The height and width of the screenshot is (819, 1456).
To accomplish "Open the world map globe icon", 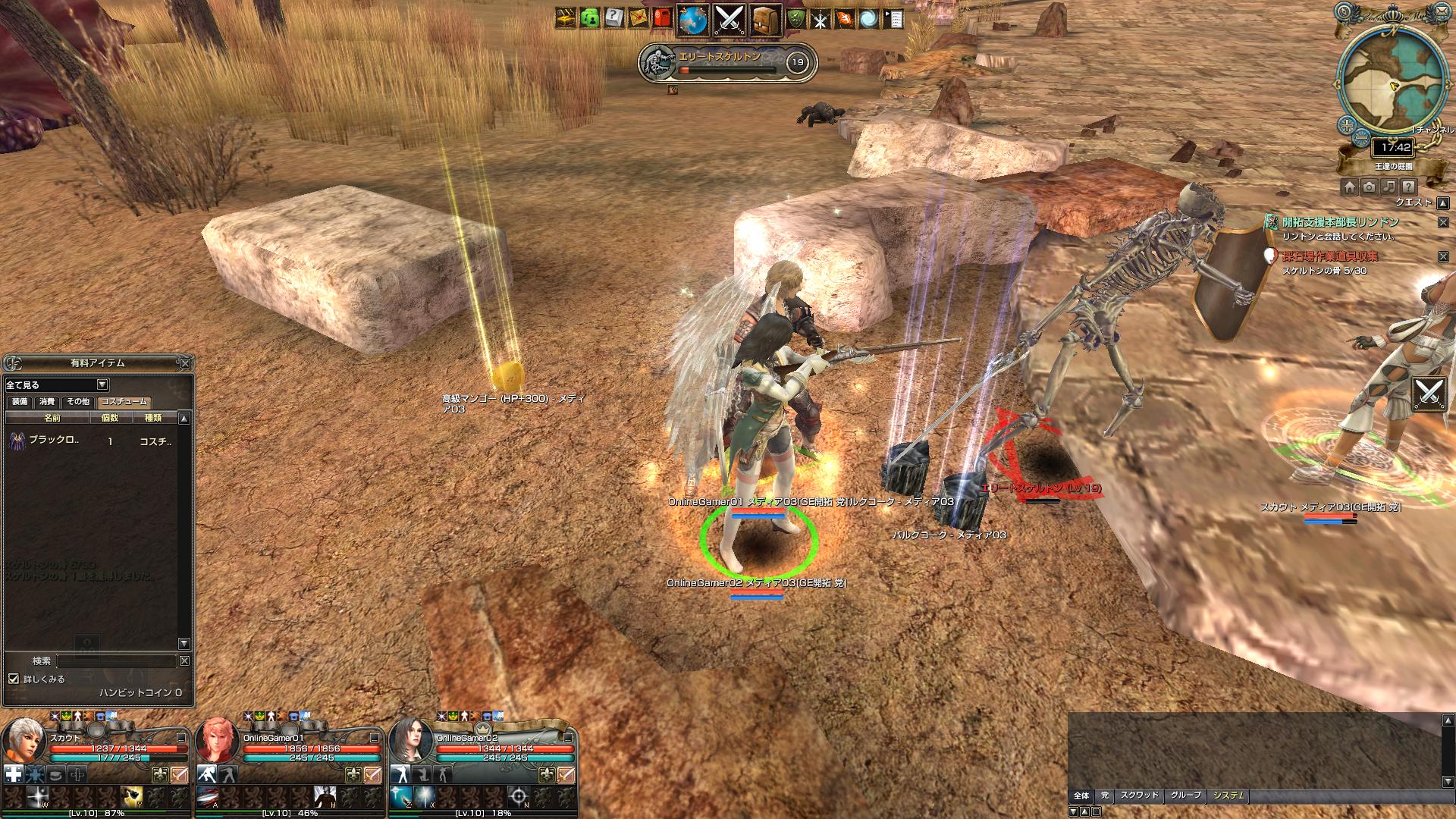I will click(x=692, y=20).
